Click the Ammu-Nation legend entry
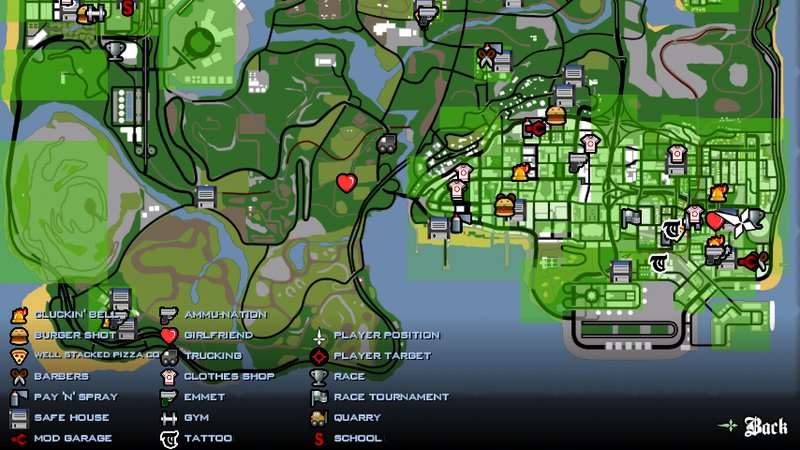This screenshot has height=450, width=800. coord(225,314)
